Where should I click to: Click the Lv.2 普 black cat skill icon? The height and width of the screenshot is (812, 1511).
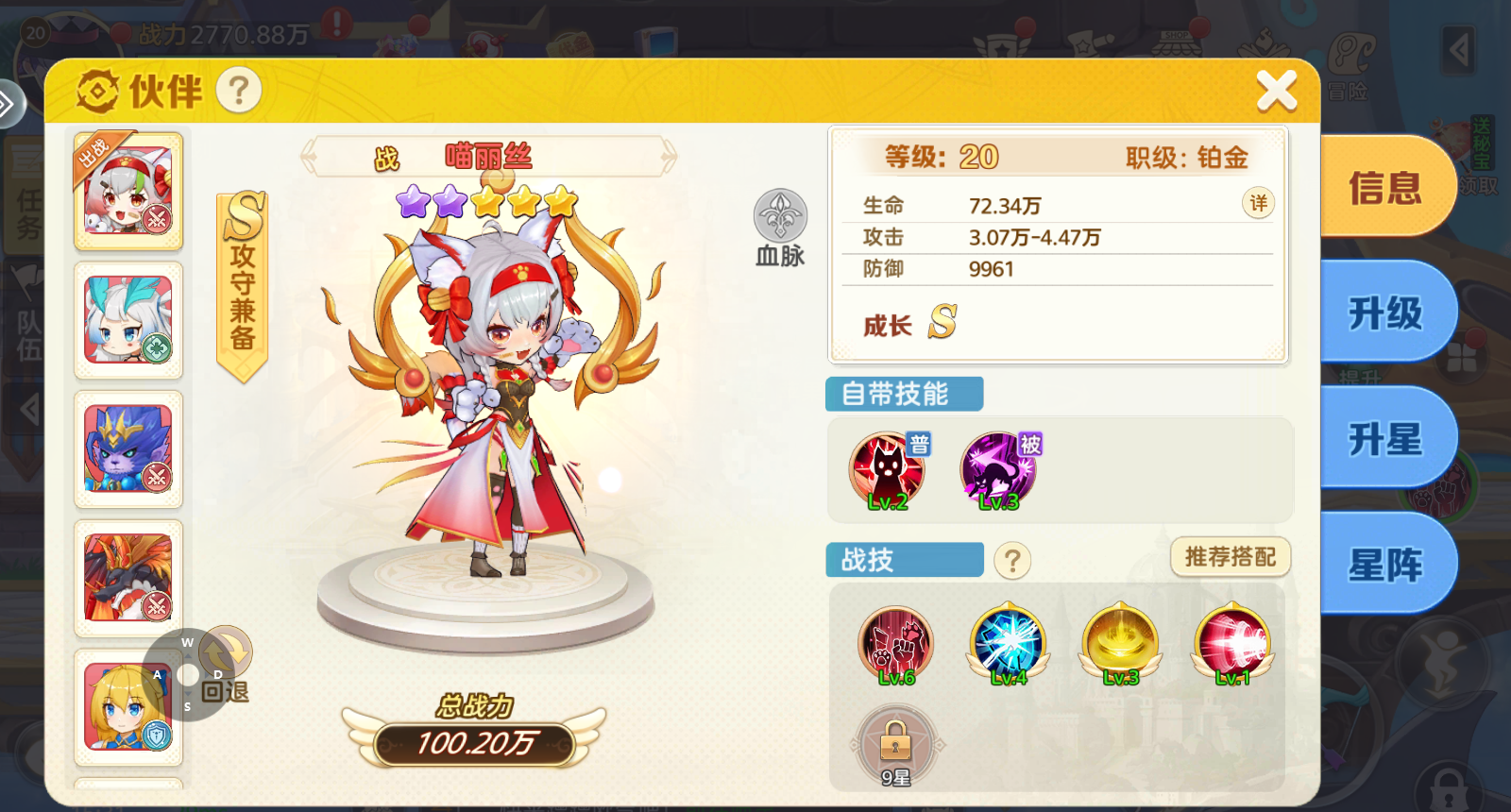pos(885,467)
